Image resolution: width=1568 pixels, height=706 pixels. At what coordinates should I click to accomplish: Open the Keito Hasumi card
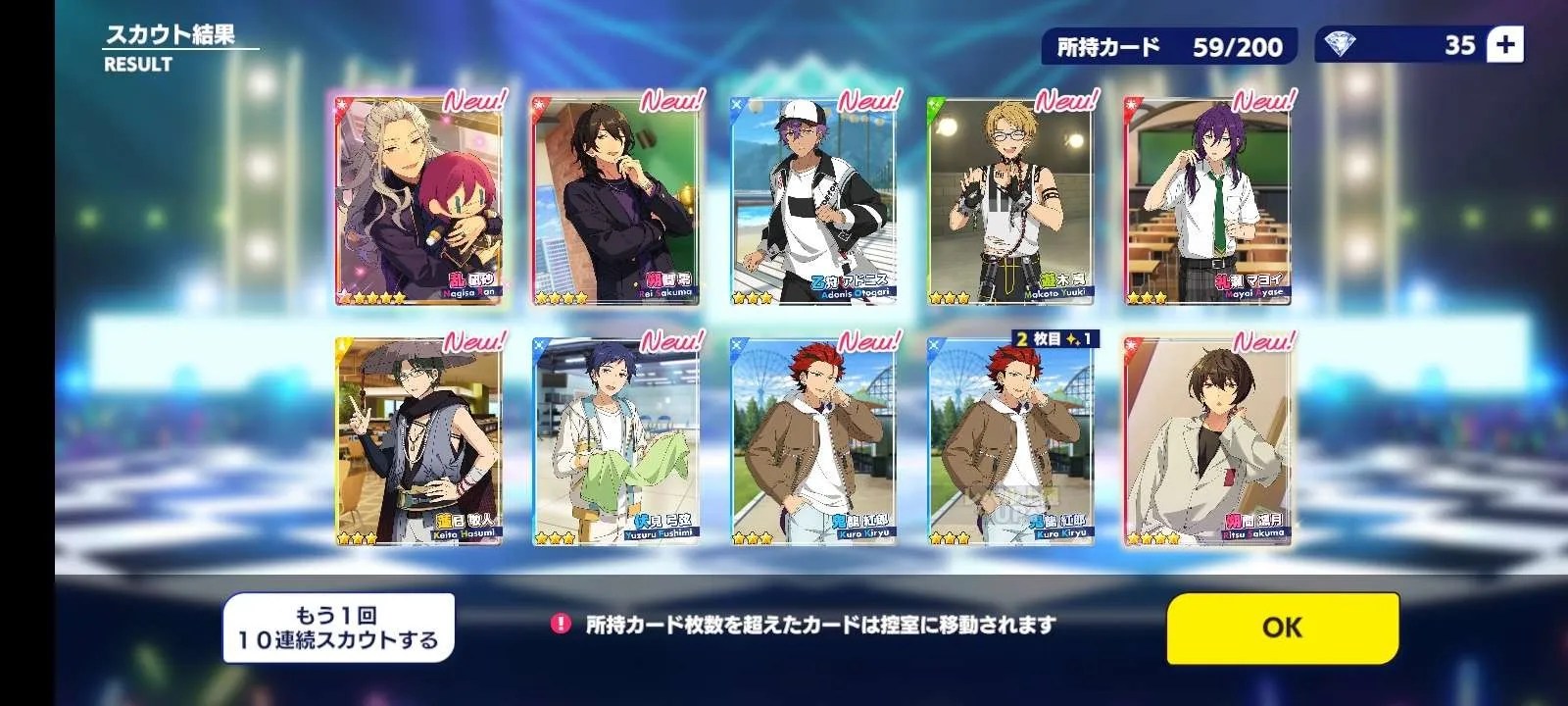418,440
